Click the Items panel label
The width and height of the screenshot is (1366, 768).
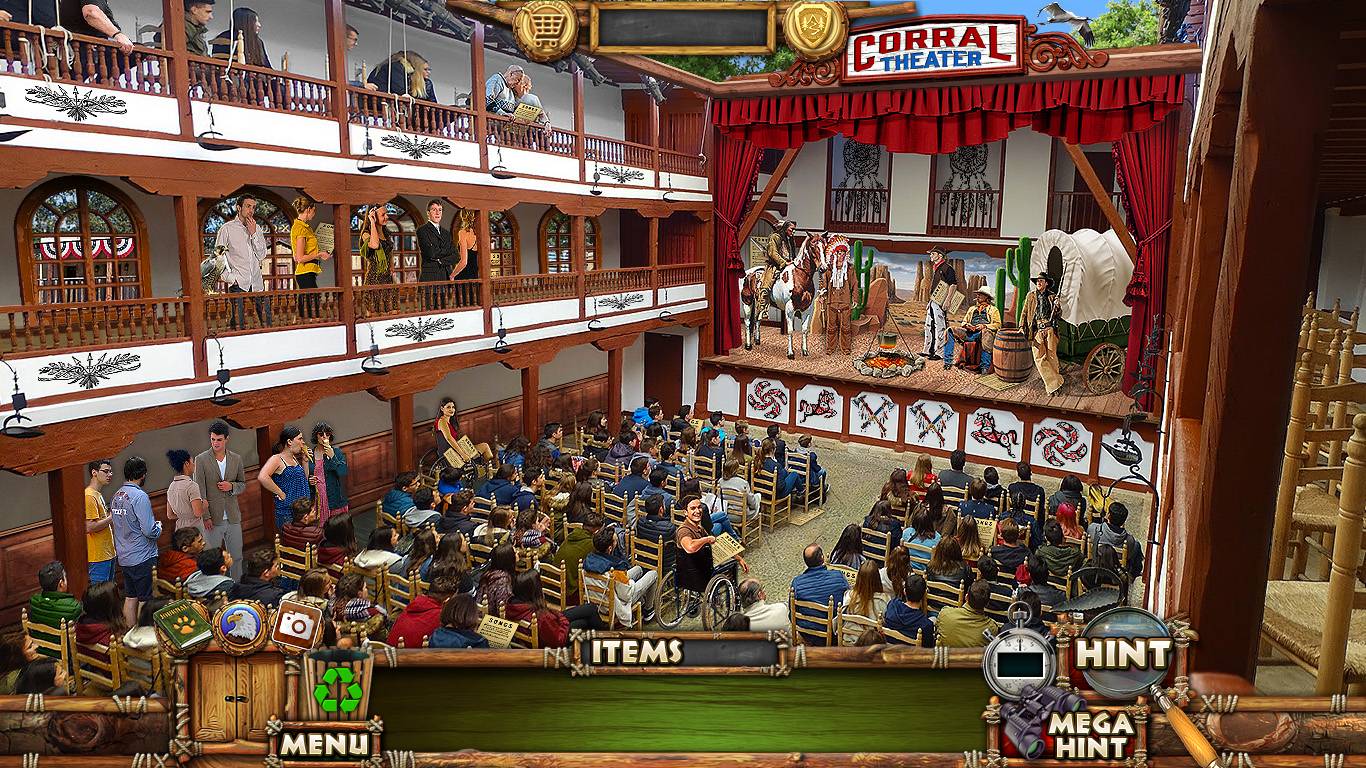point(636,652)
